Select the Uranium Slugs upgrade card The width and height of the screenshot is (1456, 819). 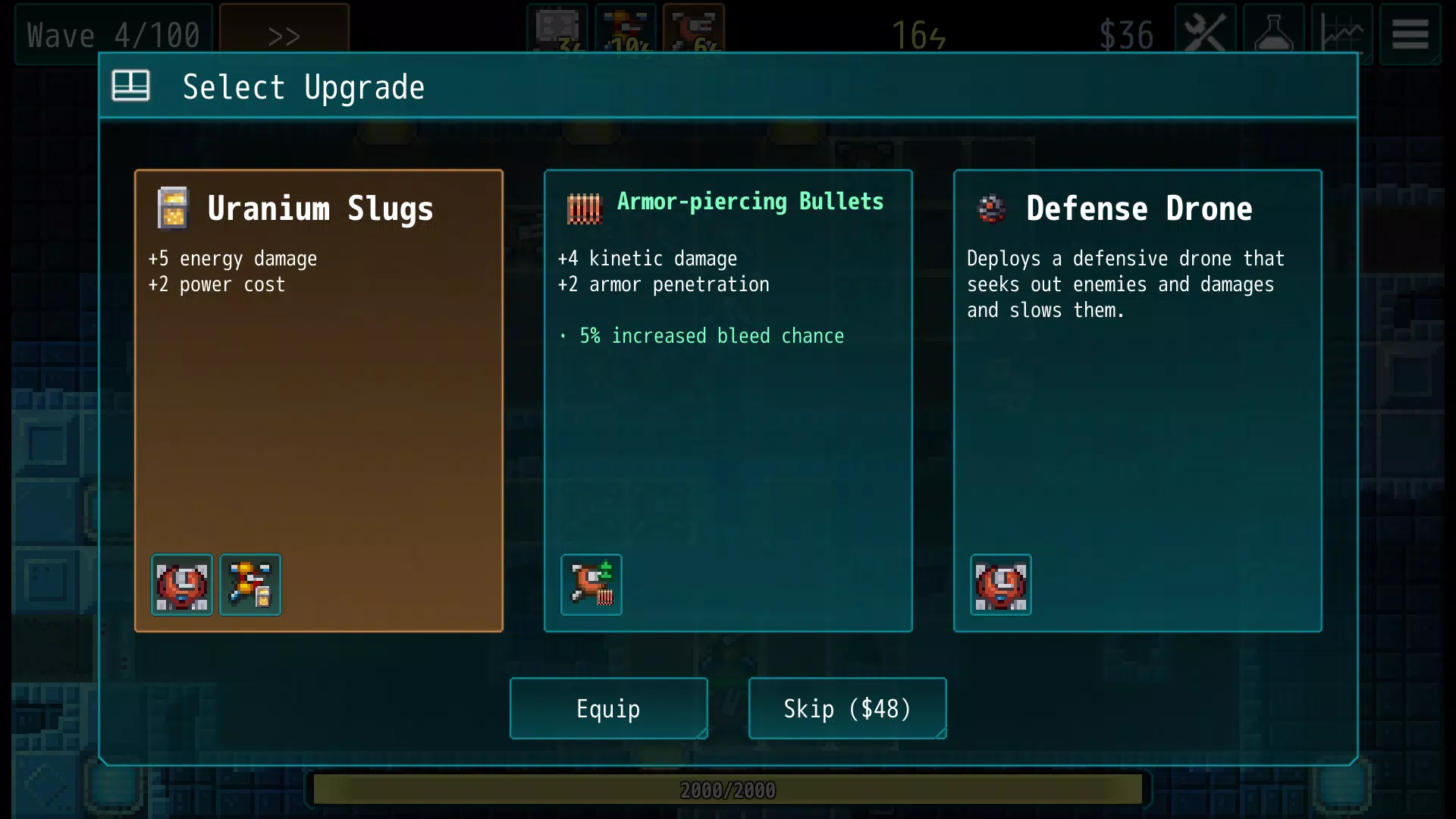coord(318,400)
